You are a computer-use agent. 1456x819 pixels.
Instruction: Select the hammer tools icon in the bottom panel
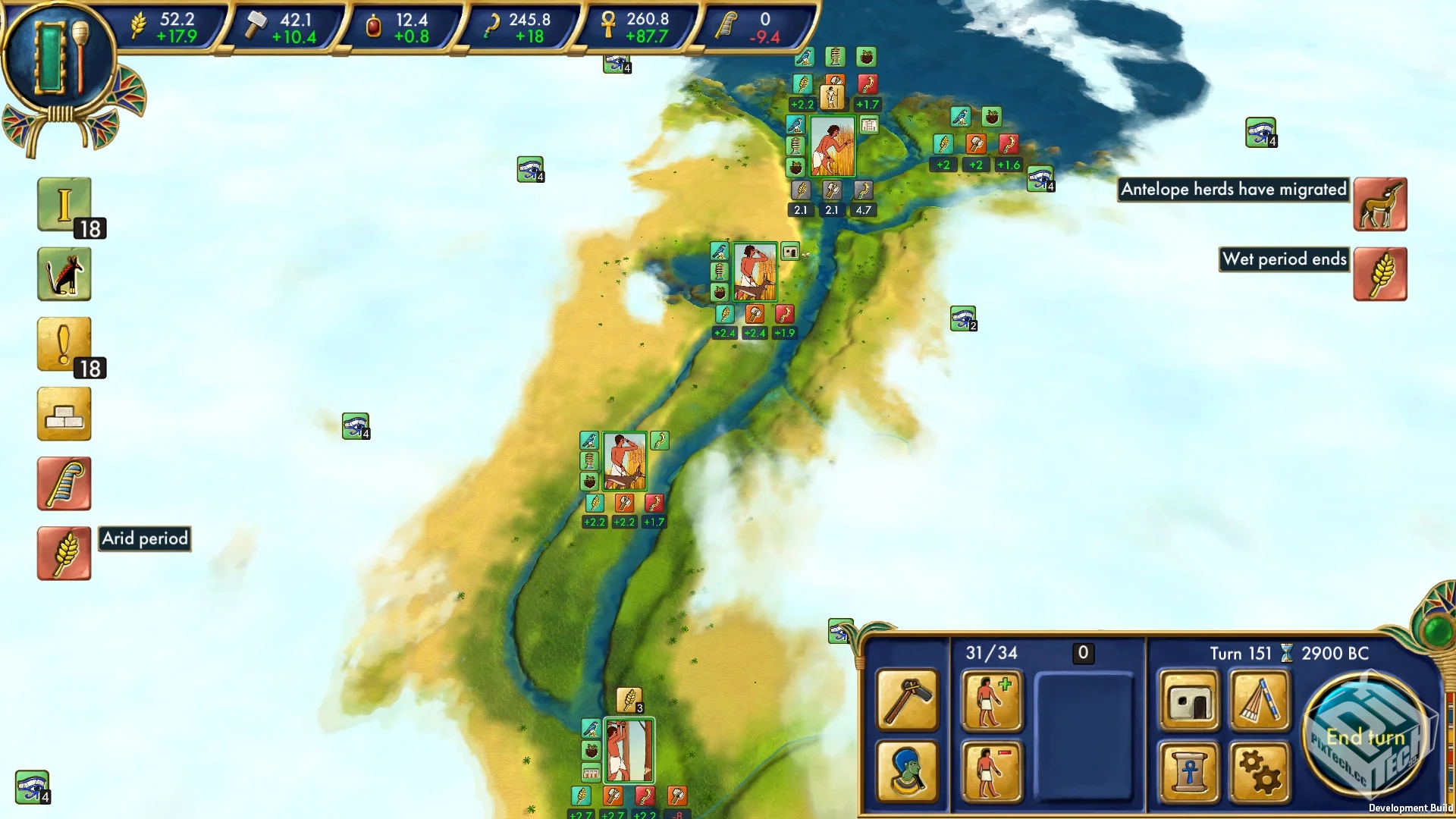[x=907, y=701]
